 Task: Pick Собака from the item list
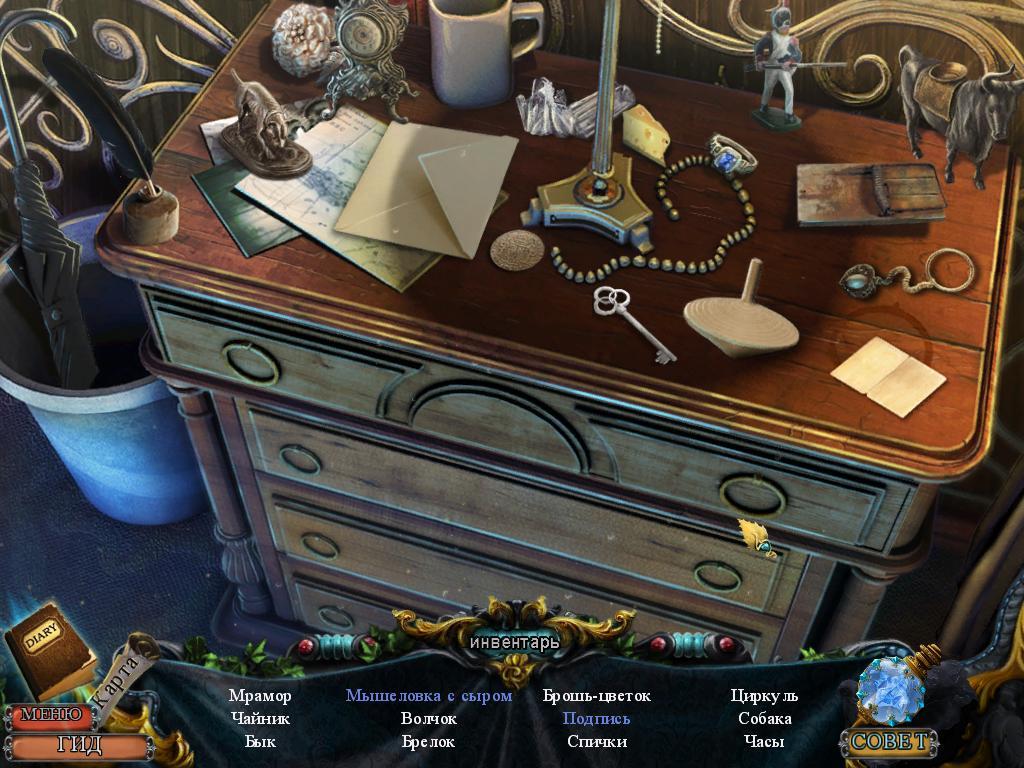(x=765, y=719)
